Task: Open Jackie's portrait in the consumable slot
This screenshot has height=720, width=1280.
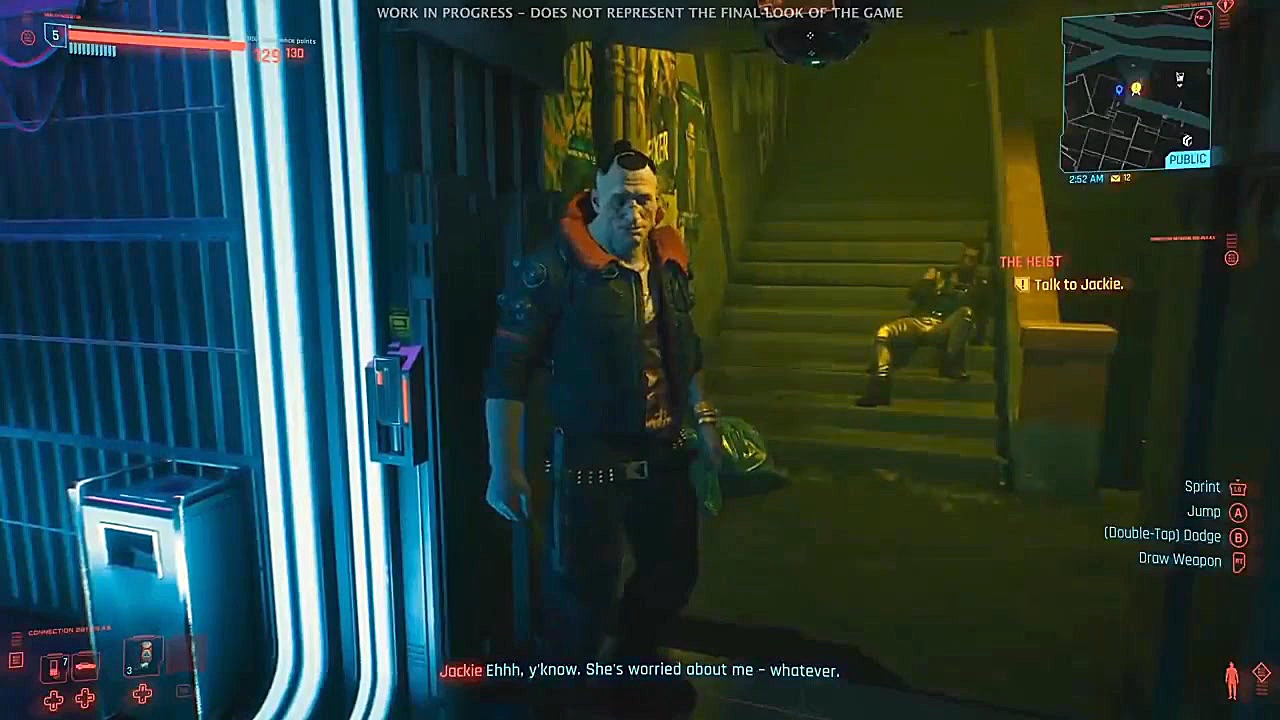Action: pos(142,658)
